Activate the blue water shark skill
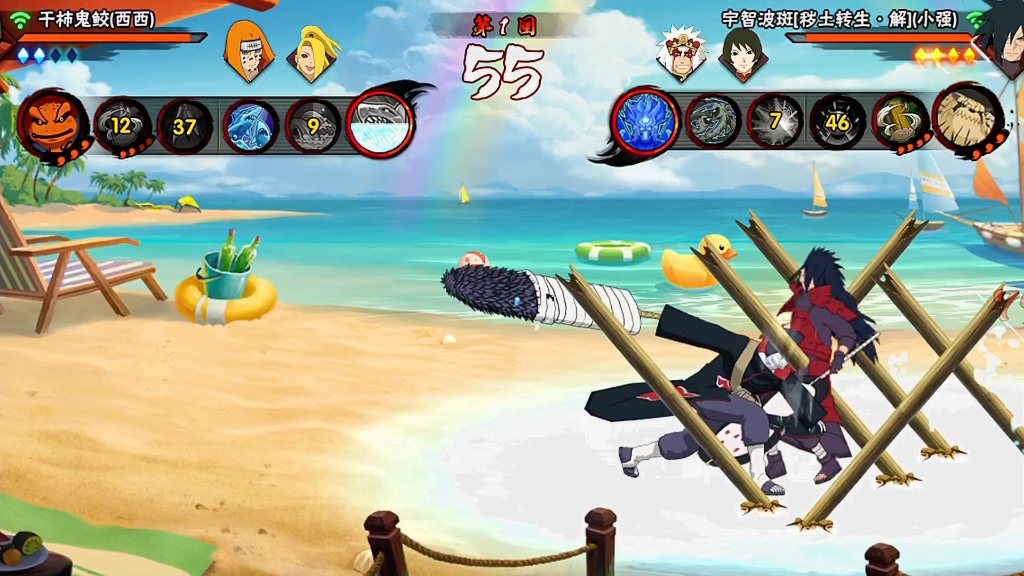 (x=250, y=126)
